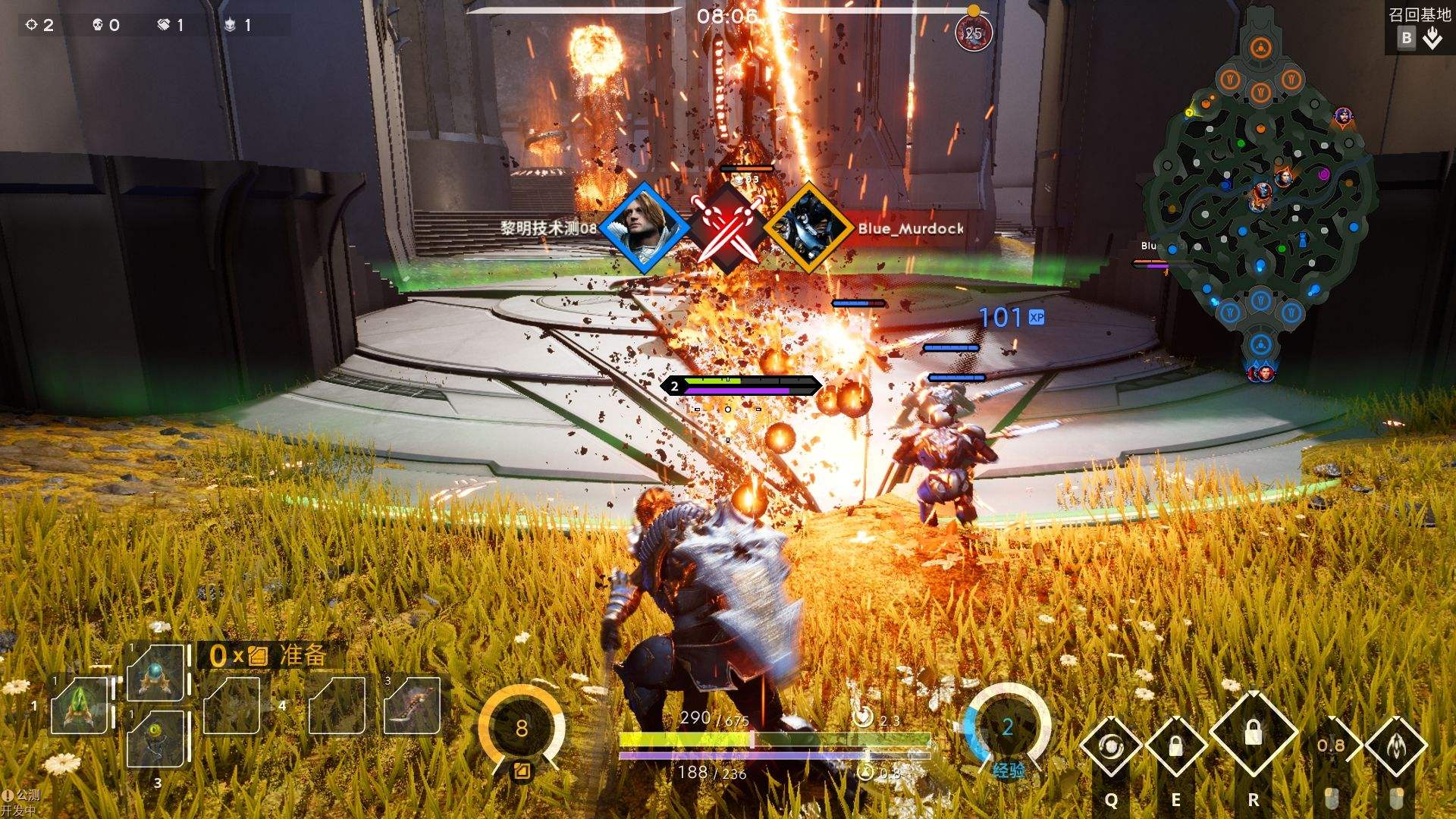
Task: Select the blue orb card slot
Action: coord(156,672)
